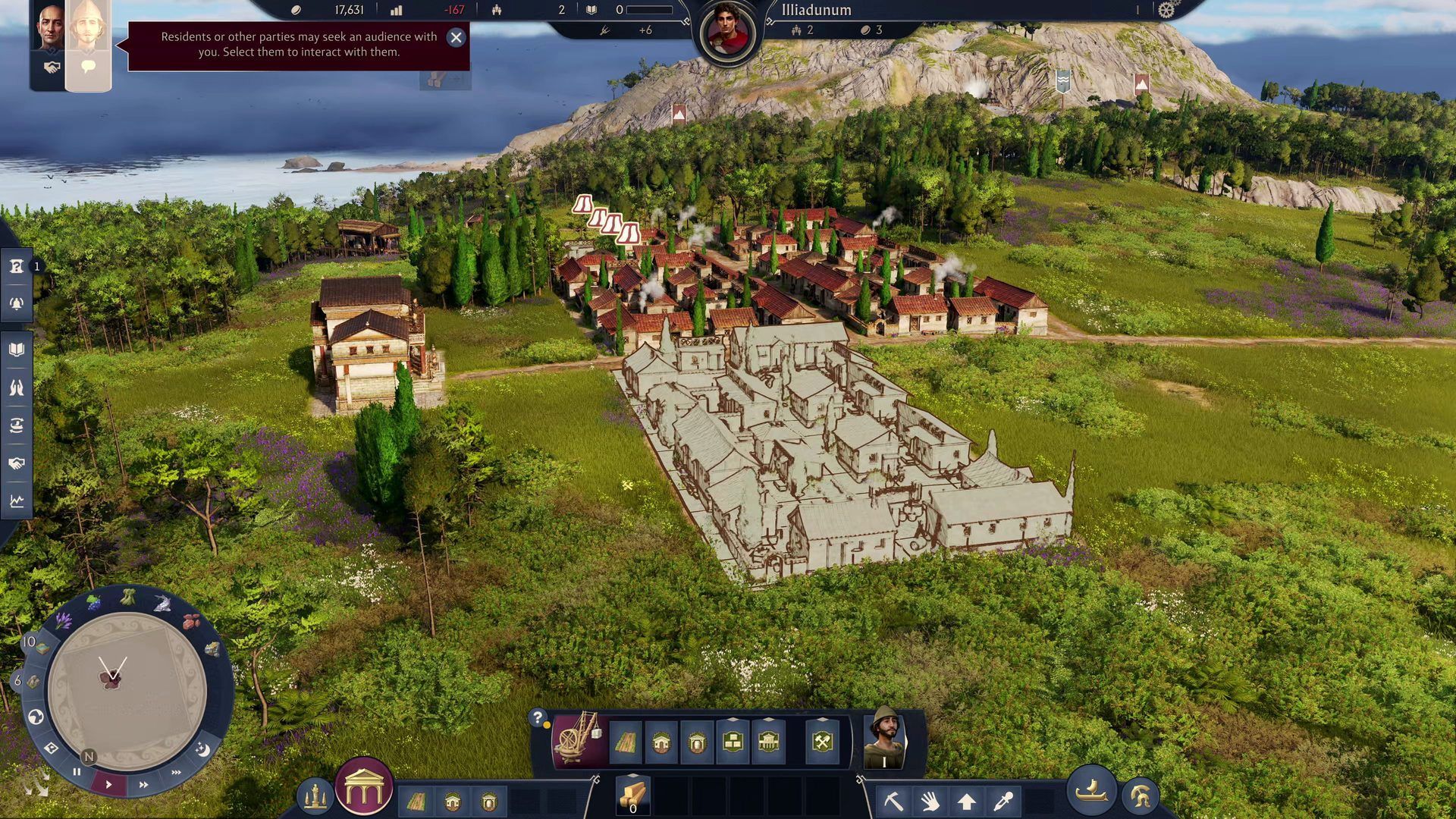Set game to double fast-forward speed
This screenshot has height=819, width=1456.
click(143, 784)
